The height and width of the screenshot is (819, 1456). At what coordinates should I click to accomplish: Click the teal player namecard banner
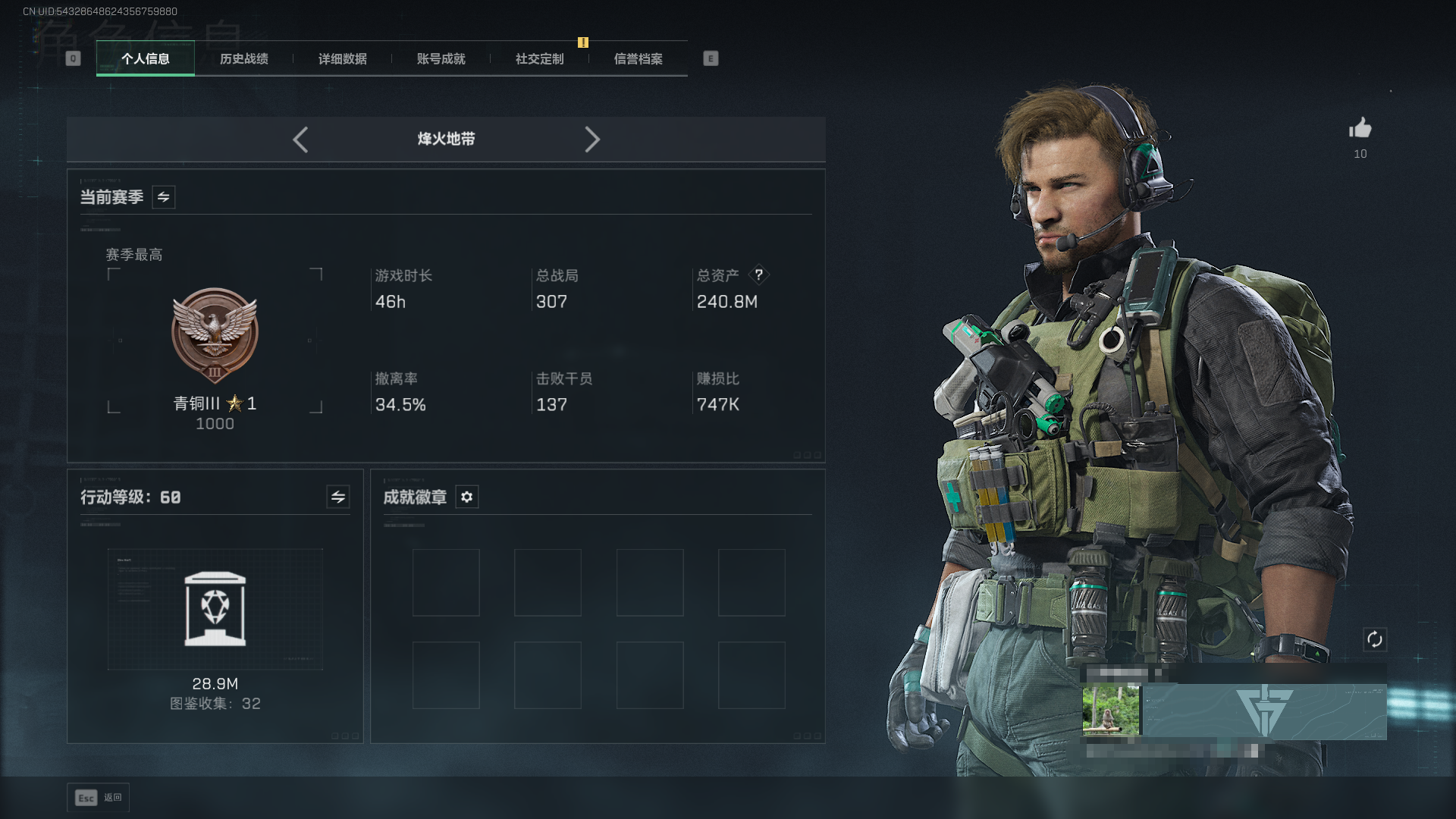coord(1264,711)
